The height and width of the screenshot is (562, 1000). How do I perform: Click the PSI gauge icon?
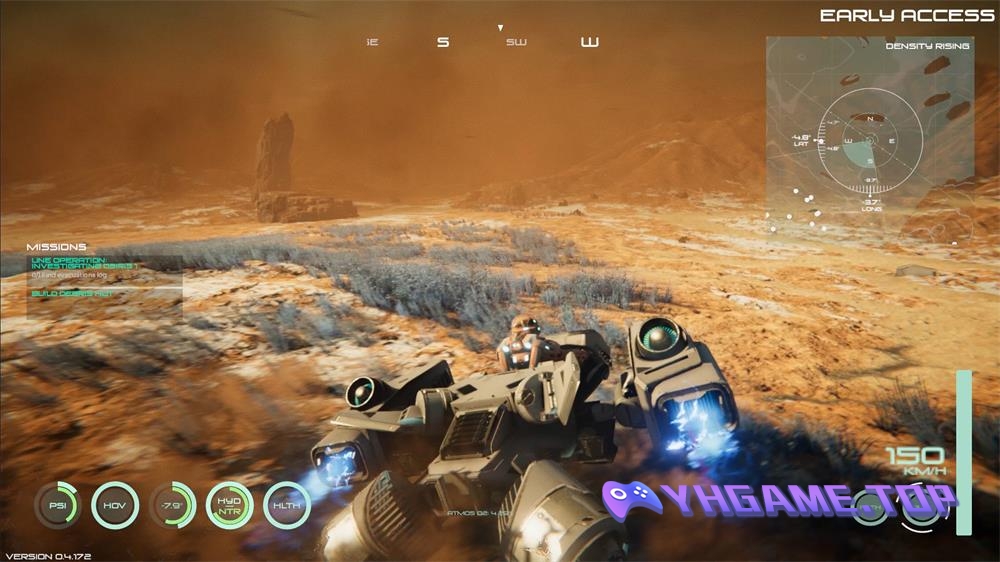coord(56,505)
